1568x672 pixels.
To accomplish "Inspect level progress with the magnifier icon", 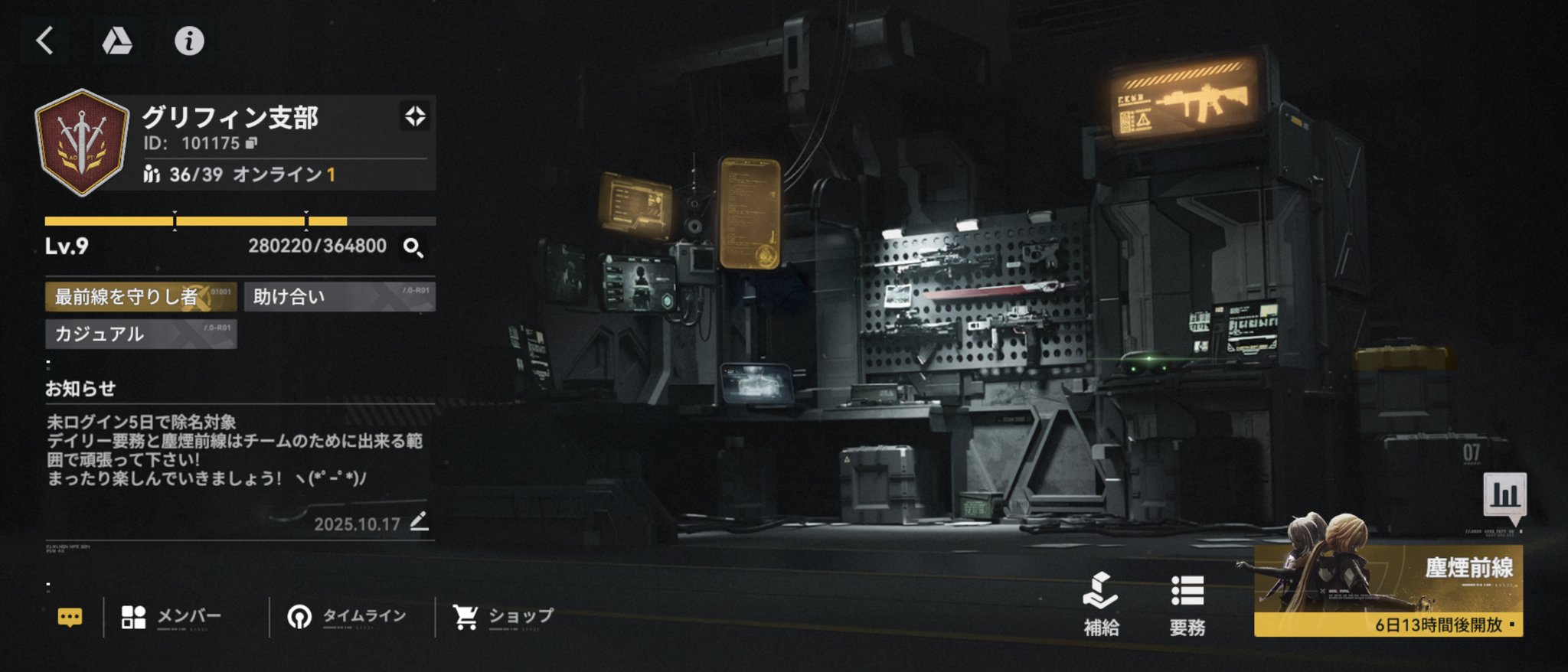I will coord(413,247).
